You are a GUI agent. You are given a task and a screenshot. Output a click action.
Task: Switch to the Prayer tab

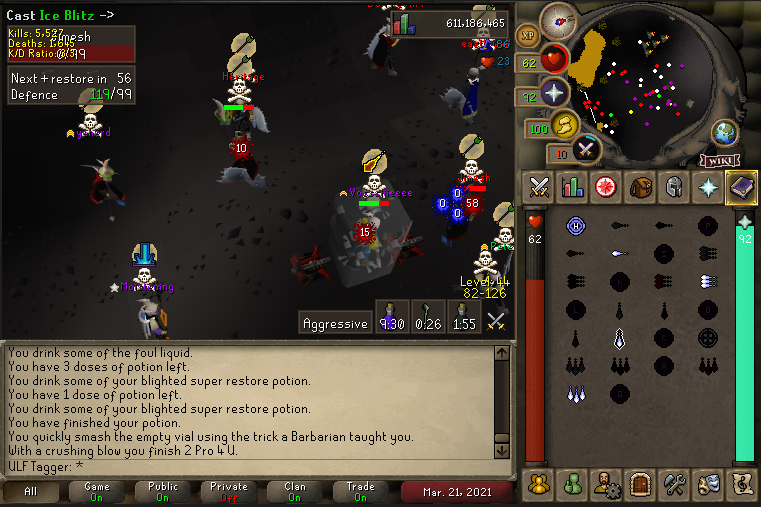point(708,186)
